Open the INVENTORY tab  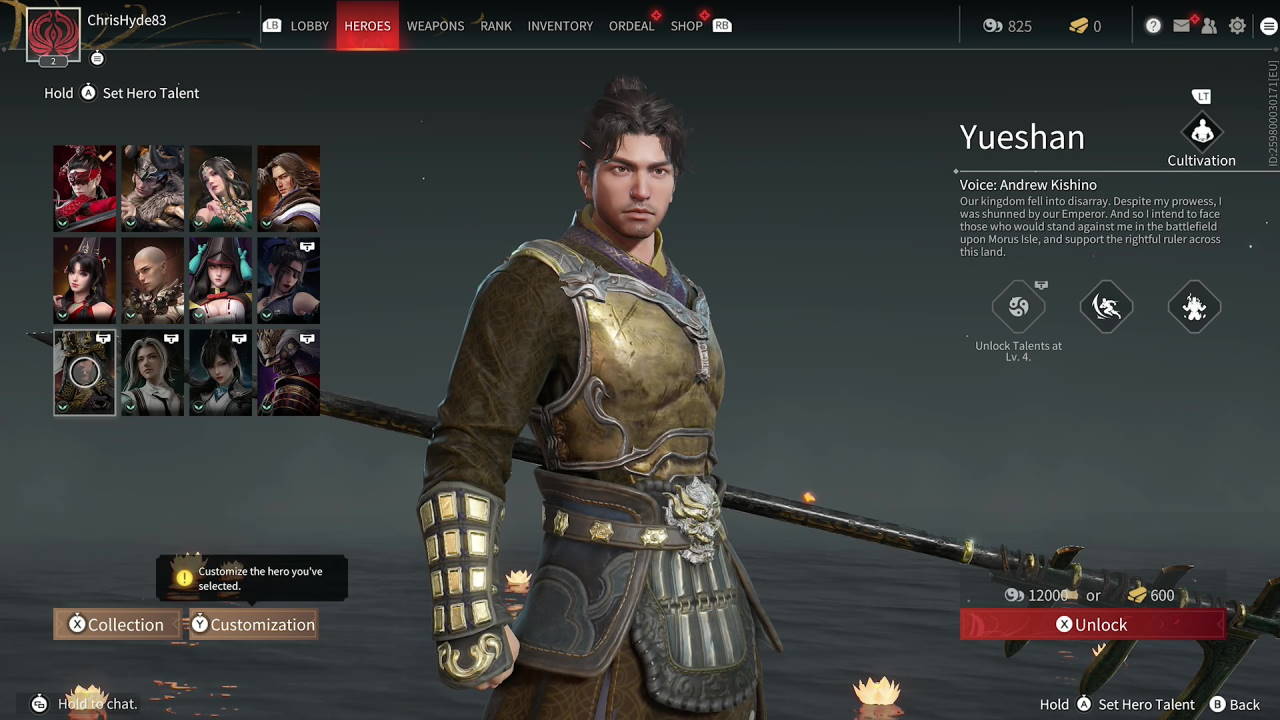pos(560,26)
